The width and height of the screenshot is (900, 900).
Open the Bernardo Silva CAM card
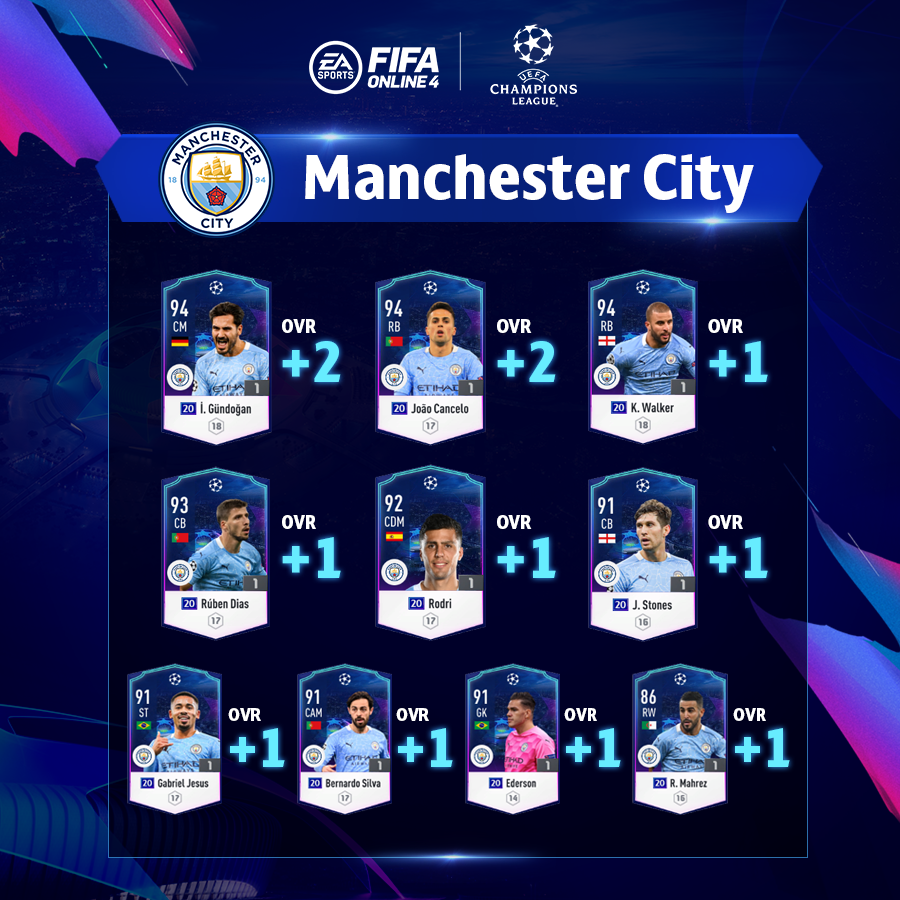pos(343,737)
